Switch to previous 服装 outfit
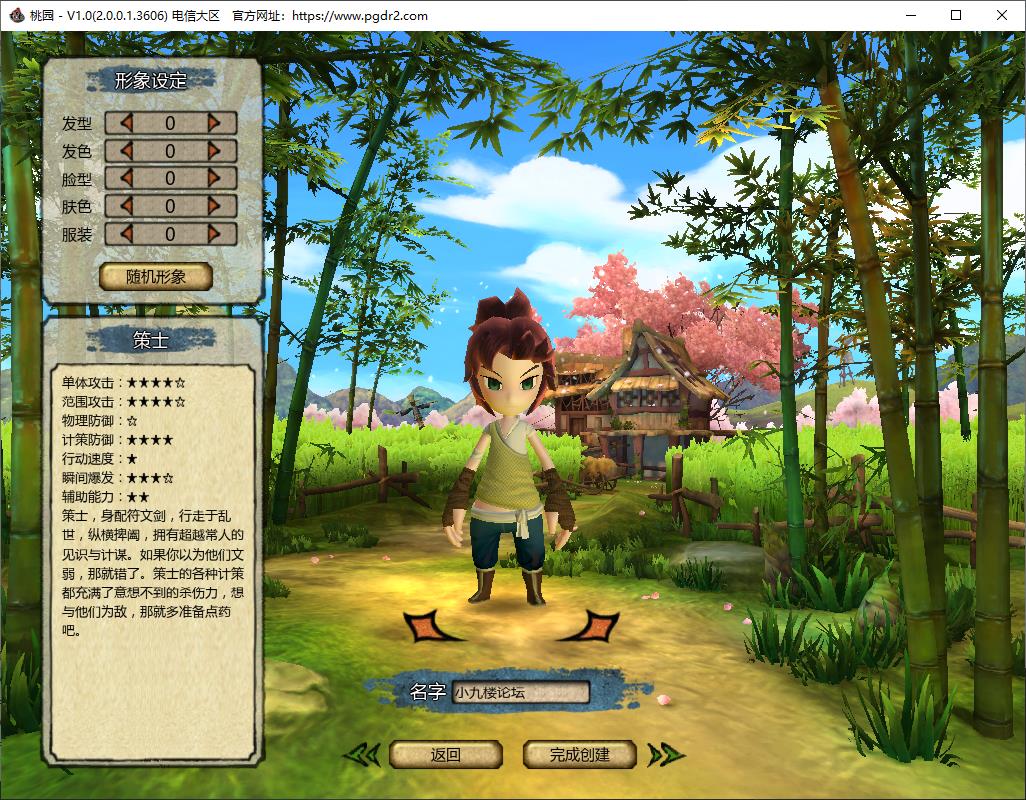Screen dimensions: 1026x800 coord(126,234)
